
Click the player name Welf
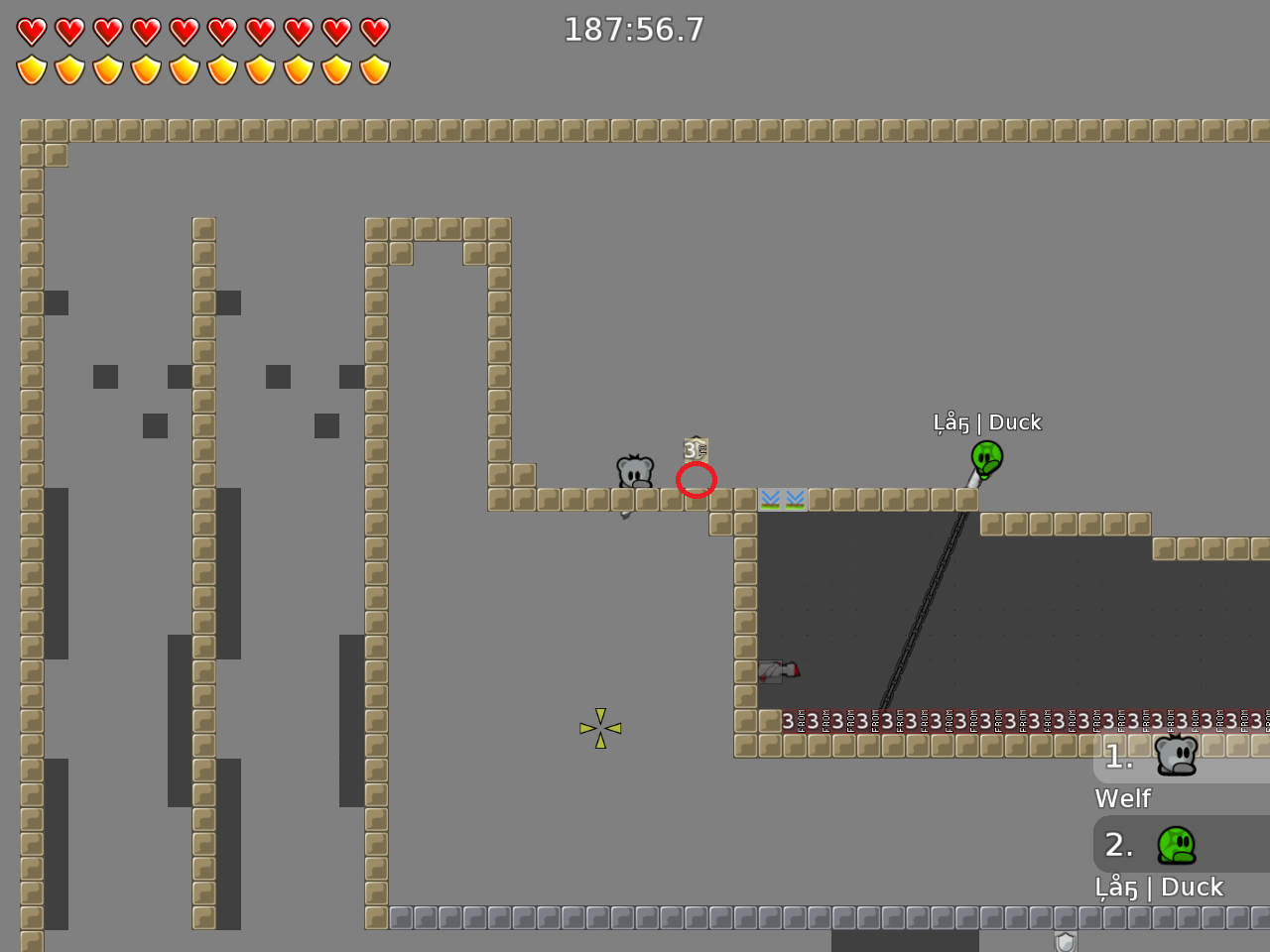(x=1122, y=798)
